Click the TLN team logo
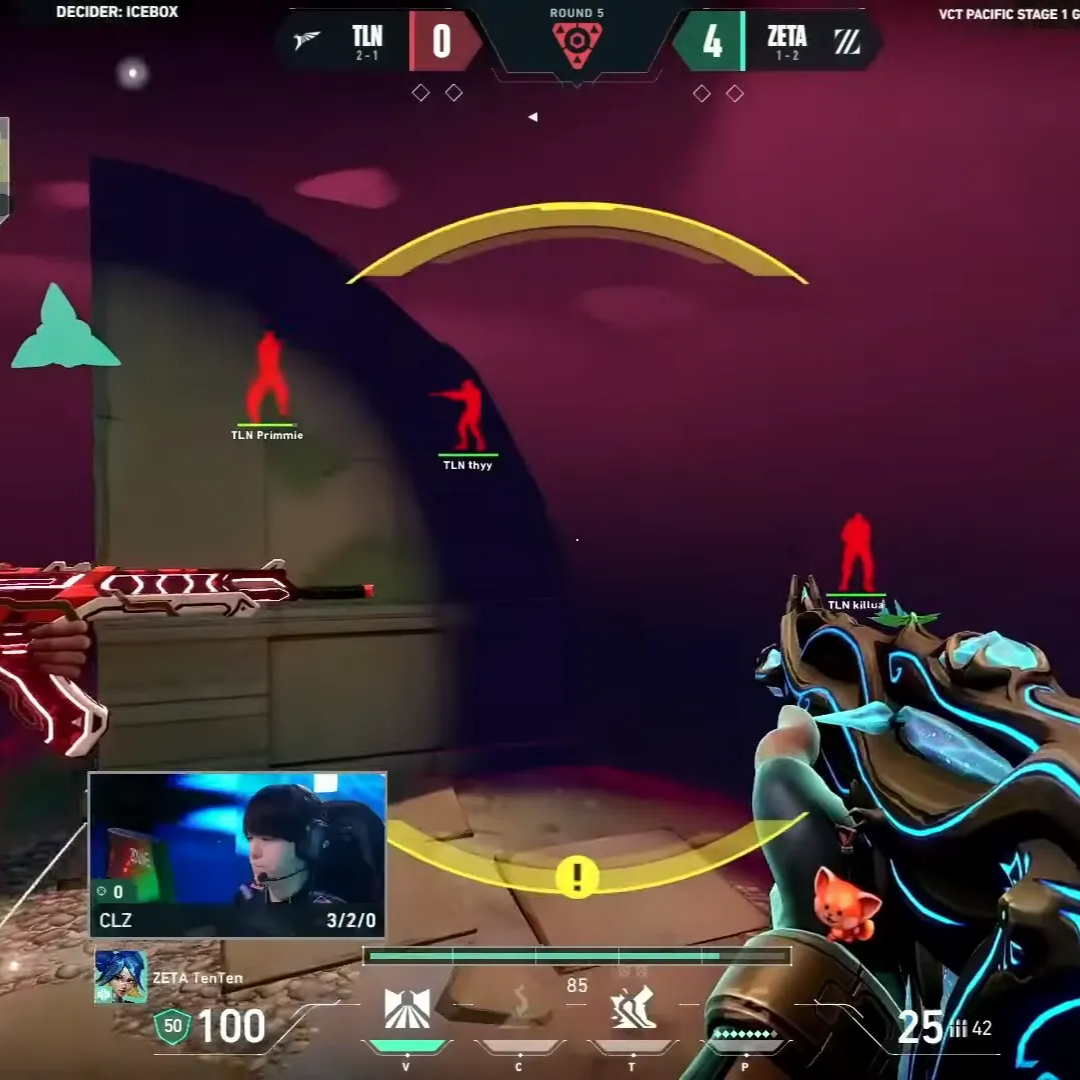This screenshot has width=1080, height=1080. [x=308, y=40]
